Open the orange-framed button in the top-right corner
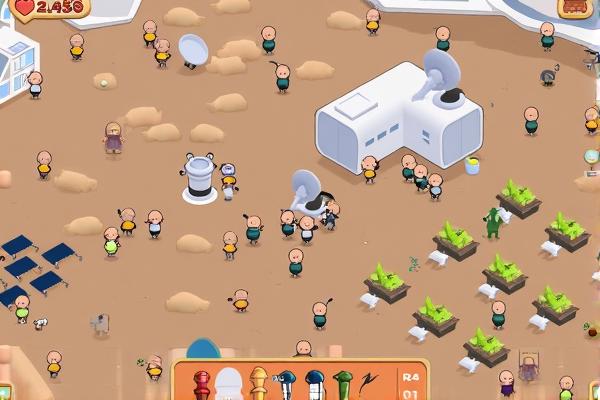This screenshot has width=600, height=400. [x=574, y=7]
